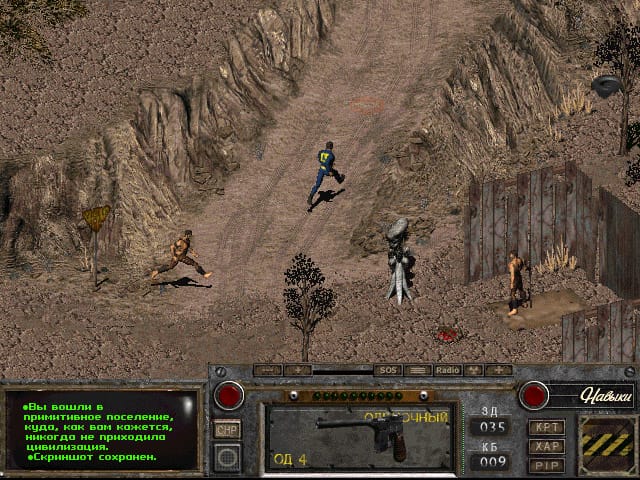This screenshot has width=640, height=480.
Task: Open options with the round grille button
Action: [228, 457]
